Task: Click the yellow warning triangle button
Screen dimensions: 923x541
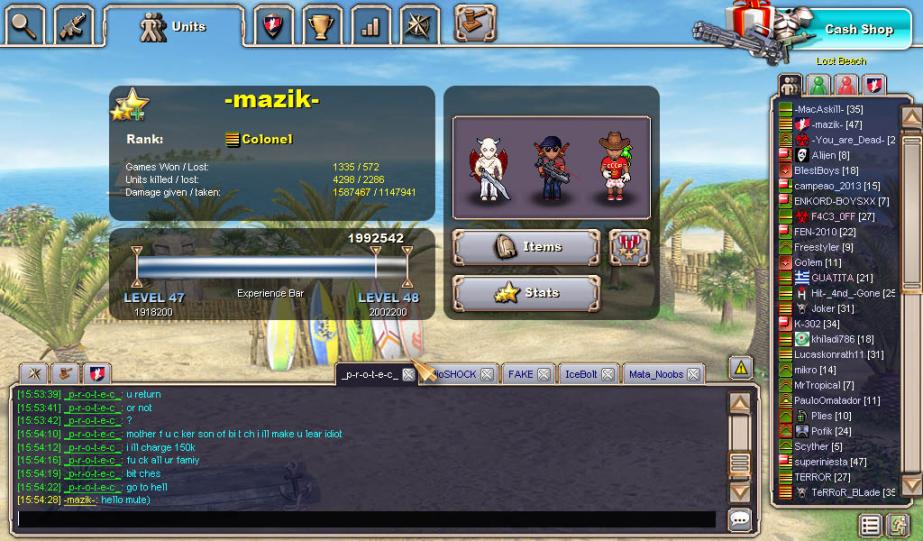Action: tap(740, 367)
